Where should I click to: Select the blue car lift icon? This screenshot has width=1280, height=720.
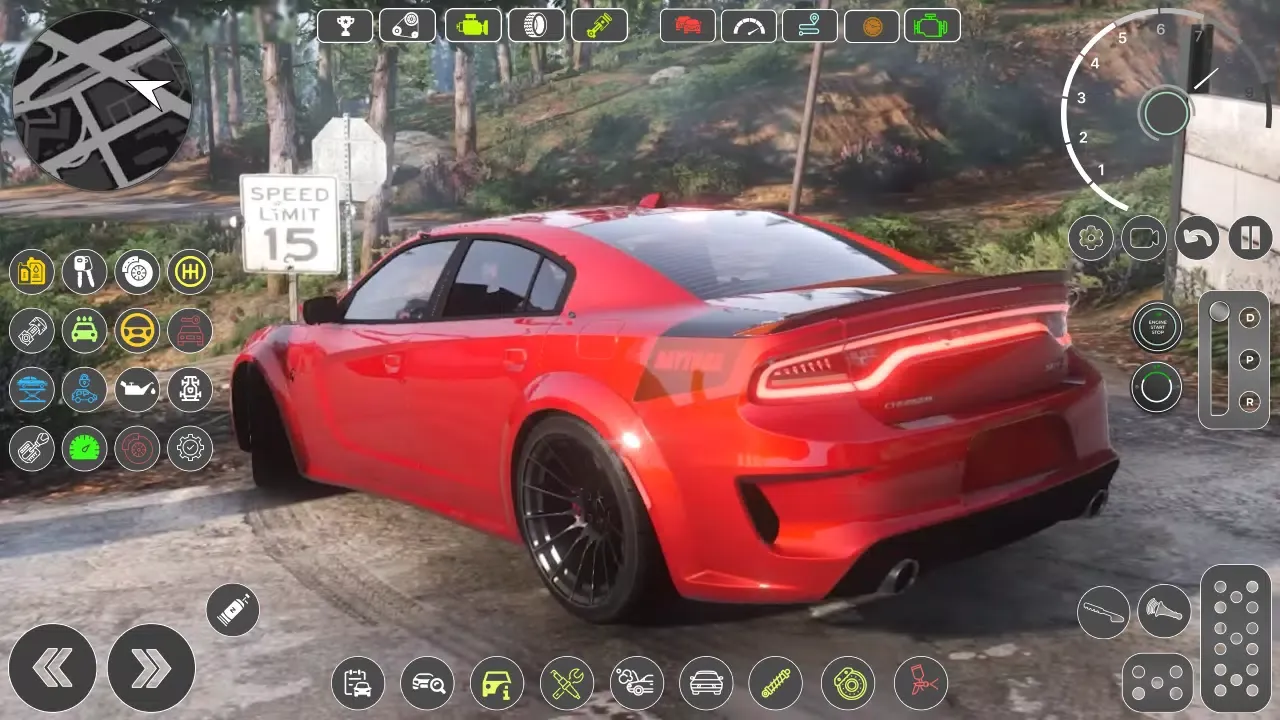pos(32,390)
